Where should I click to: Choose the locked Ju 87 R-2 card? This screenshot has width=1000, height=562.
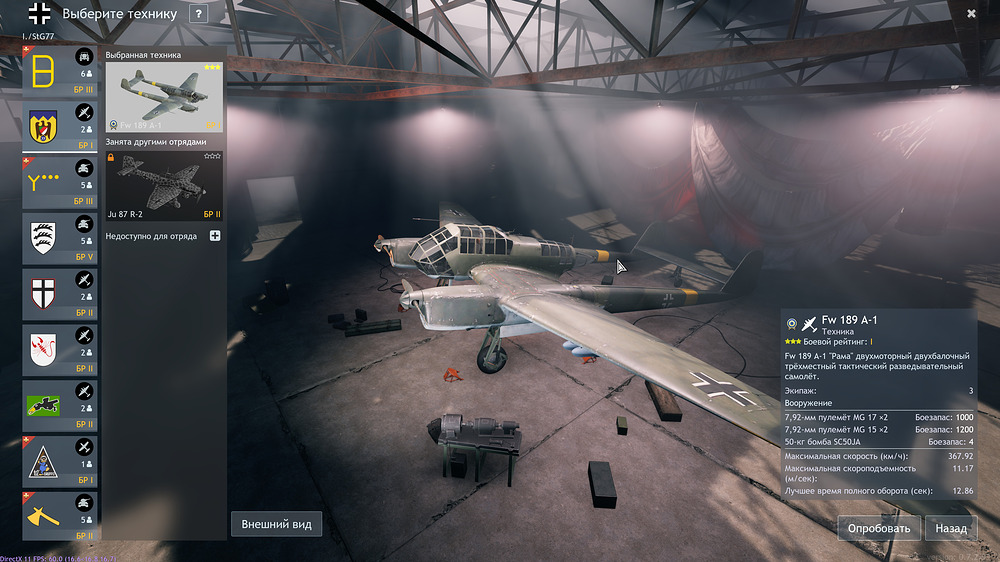point(164,185)
